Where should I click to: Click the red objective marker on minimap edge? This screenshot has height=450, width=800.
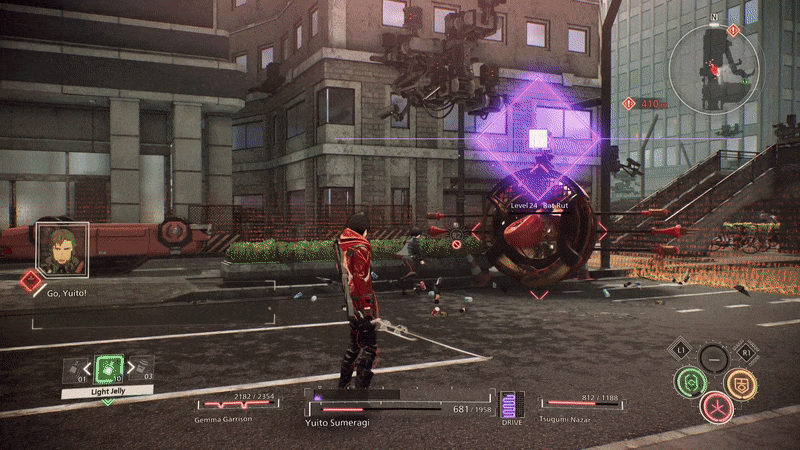point(734,31)
